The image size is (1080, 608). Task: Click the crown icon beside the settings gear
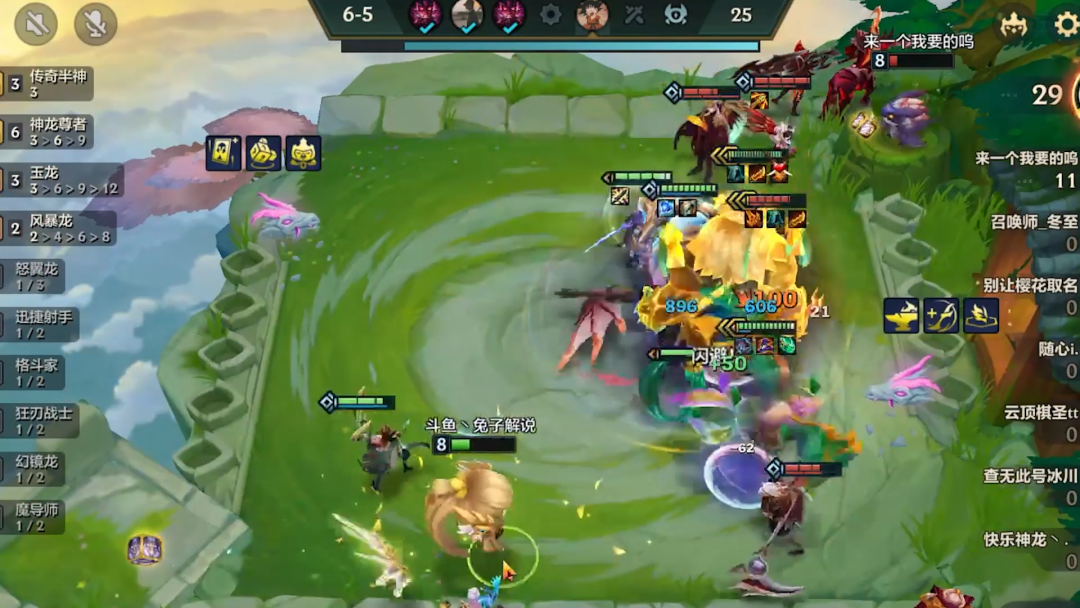(1014, 24)
